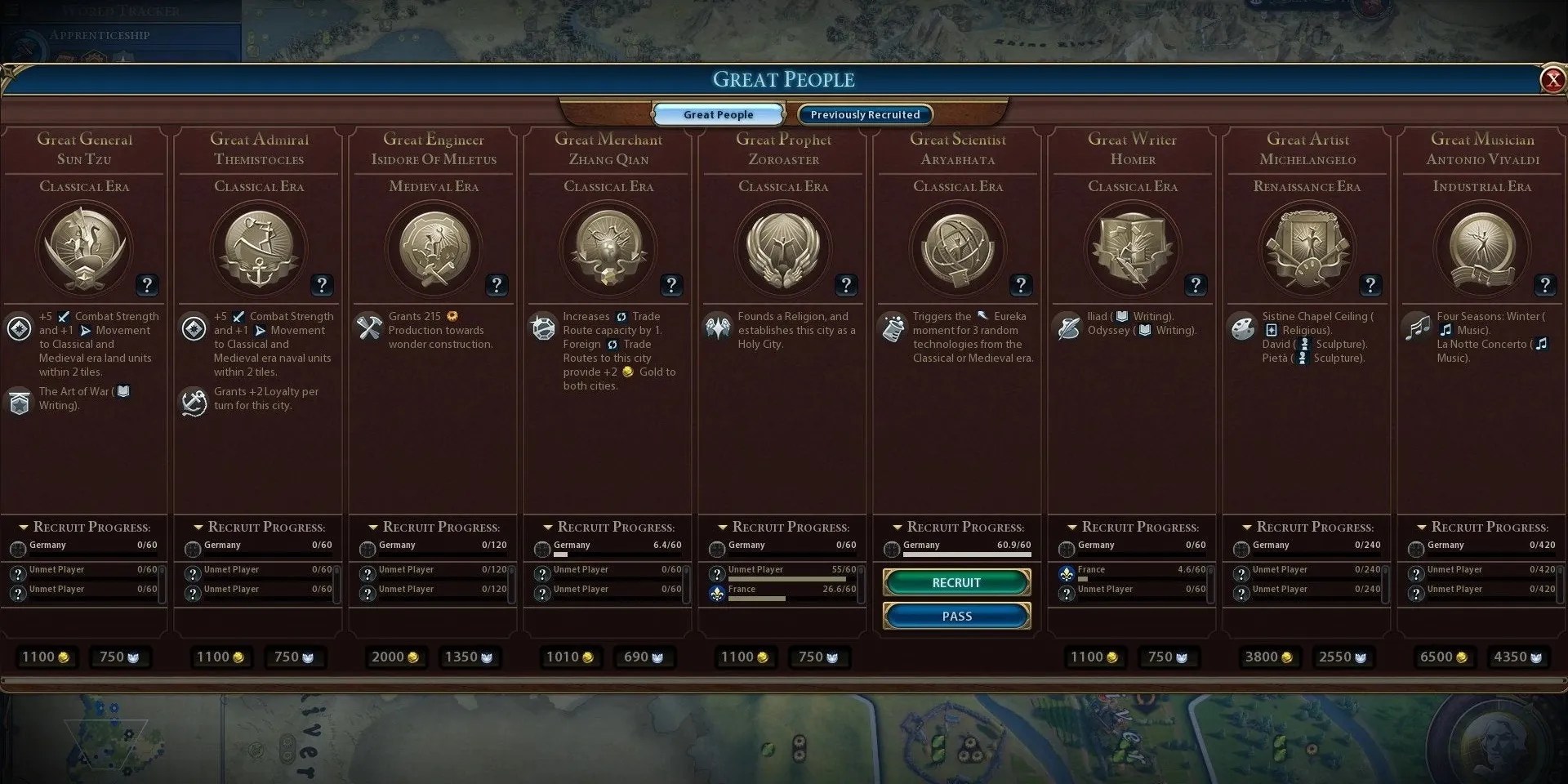
Task: Open the question mark help on Aryabhata card
Action: pyautogui.click(x=1021, y=285)
